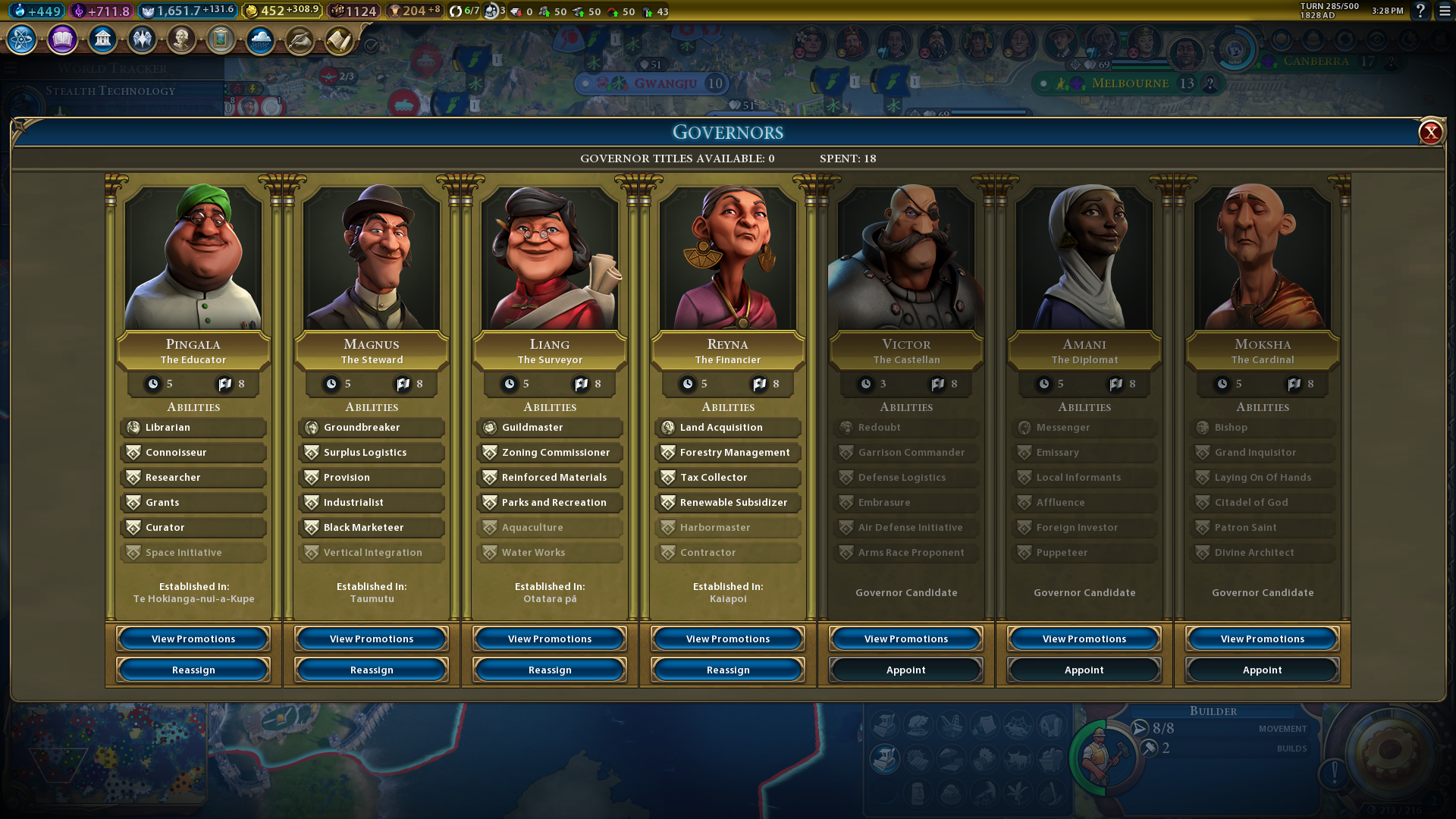1456x819 pixels.
Task: Select Reyna's Tax Collector ability
Action: (x=728, y=478)
